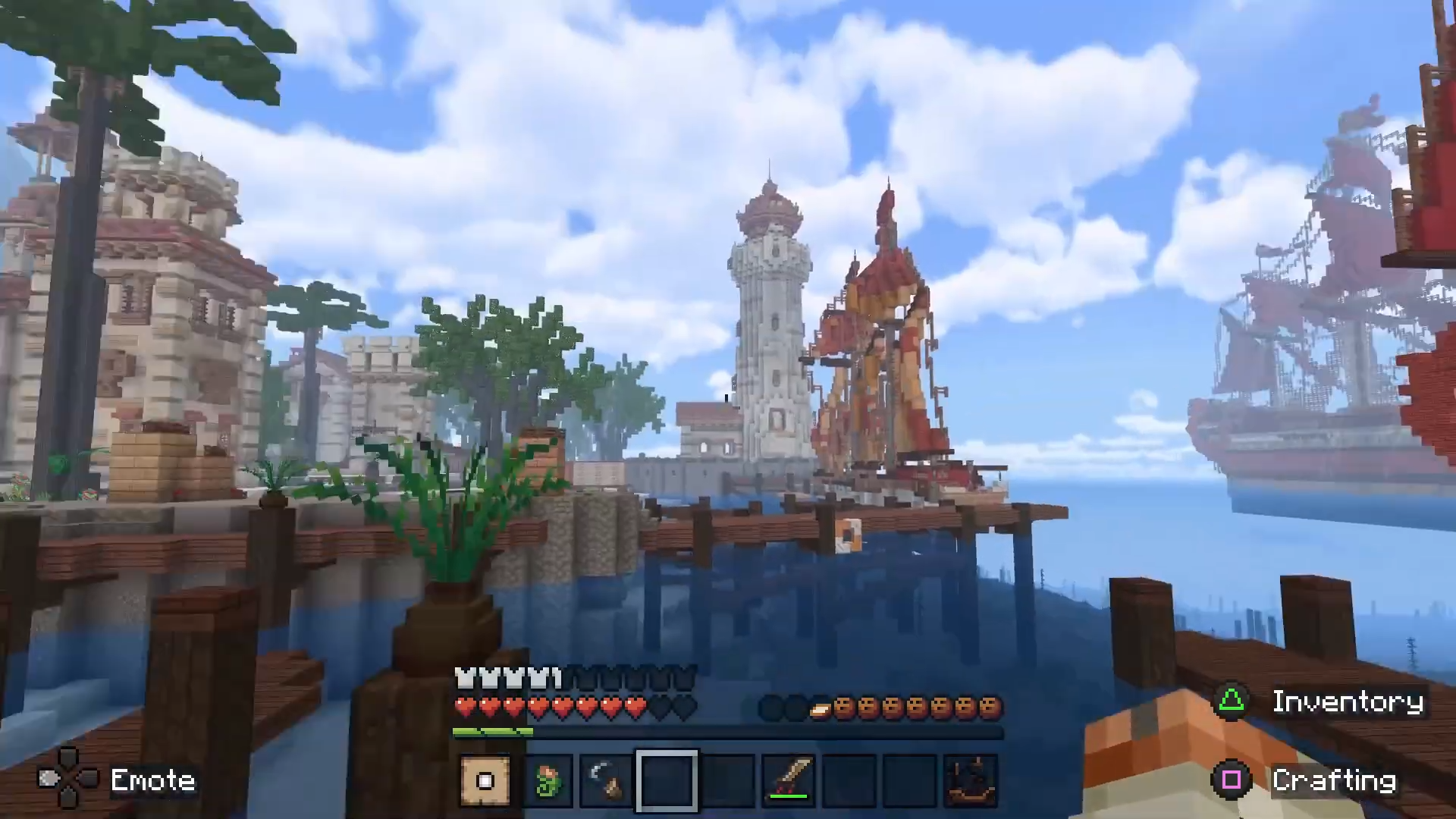Select the ship item hotbar slot
The height and width of the screenshot is (819, 1456).
point(971,780)
